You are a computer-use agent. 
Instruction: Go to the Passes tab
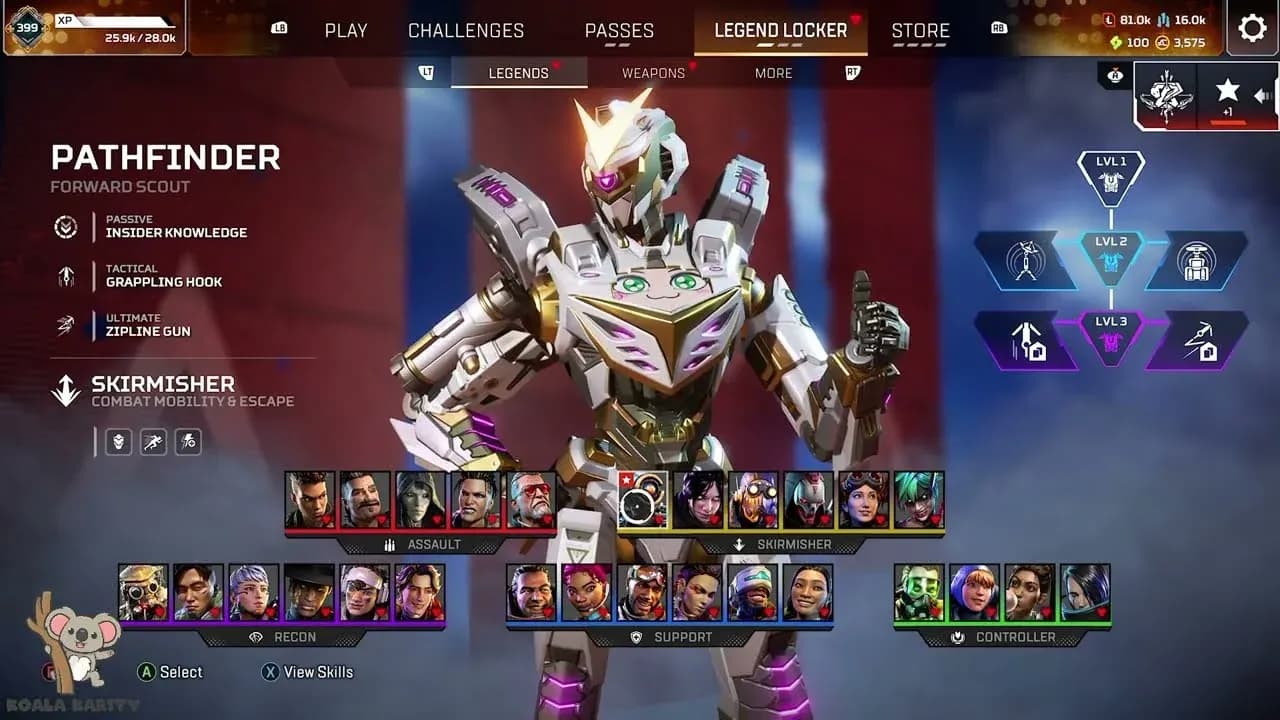619,30
